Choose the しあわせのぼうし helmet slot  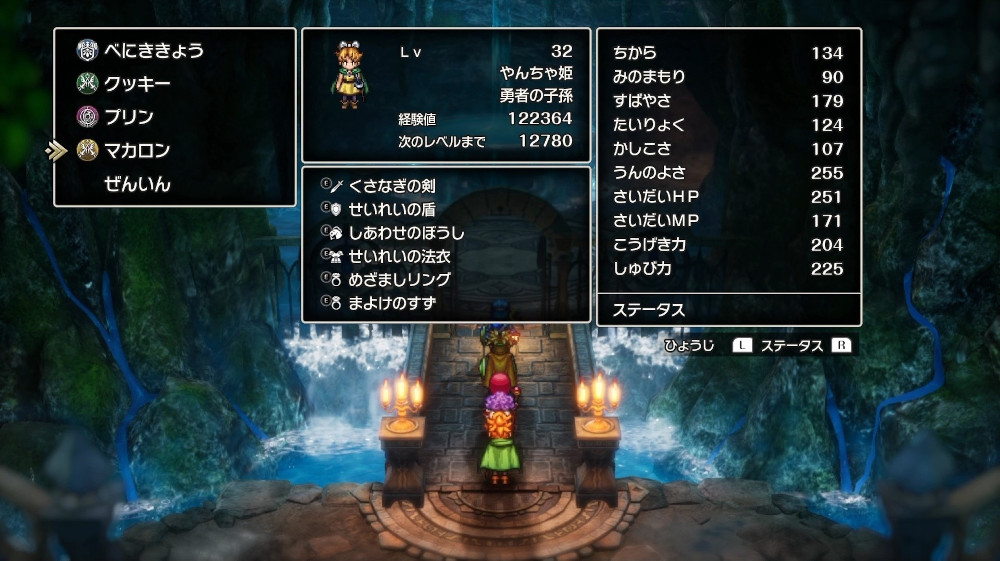coord(406,232)
